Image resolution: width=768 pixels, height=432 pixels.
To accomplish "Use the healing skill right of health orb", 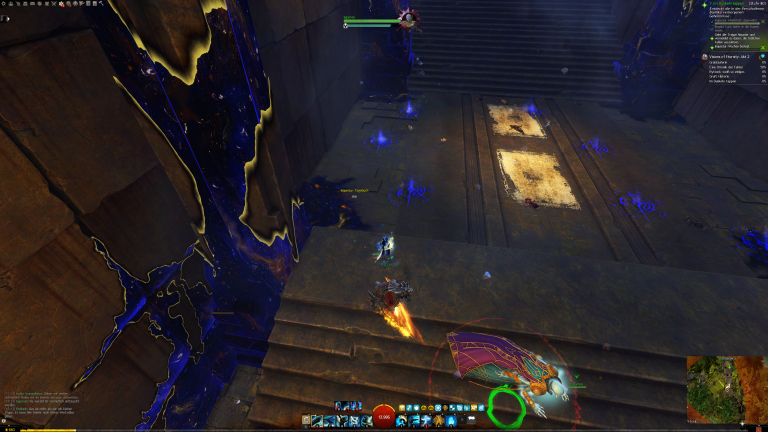I will click(x=403, y=420).
